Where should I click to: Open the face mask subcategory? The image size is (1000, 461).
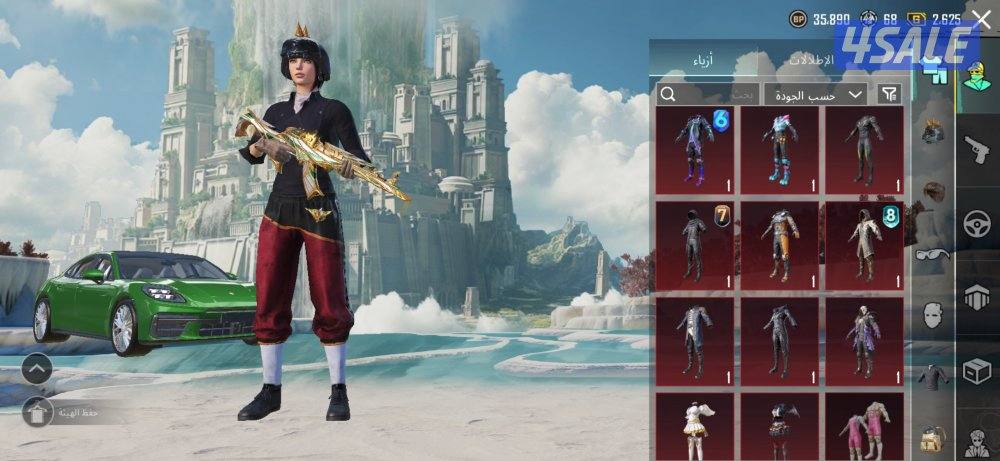click(x=933, y=316)
